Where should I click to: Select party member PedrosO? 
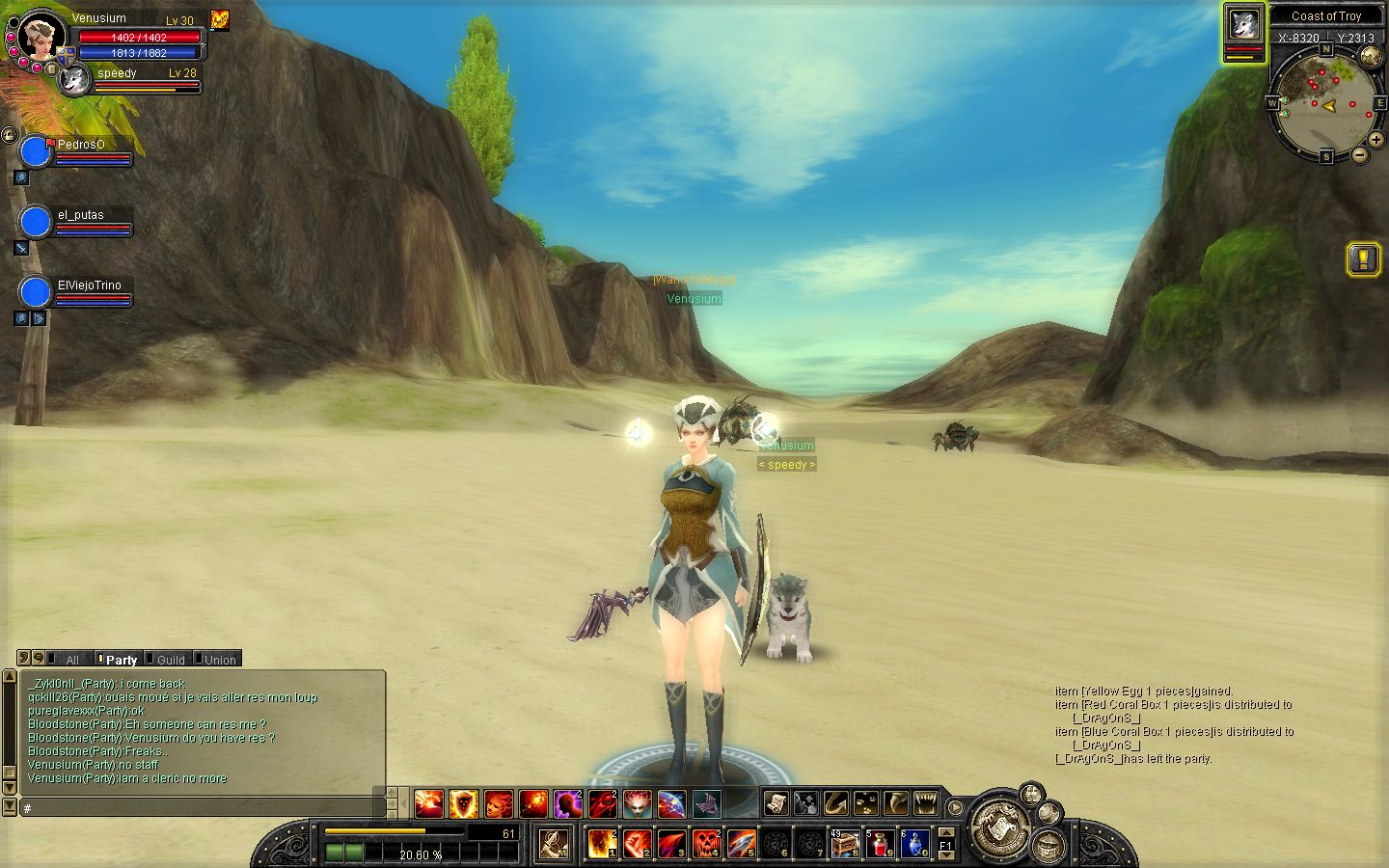[x=36, y=151]
